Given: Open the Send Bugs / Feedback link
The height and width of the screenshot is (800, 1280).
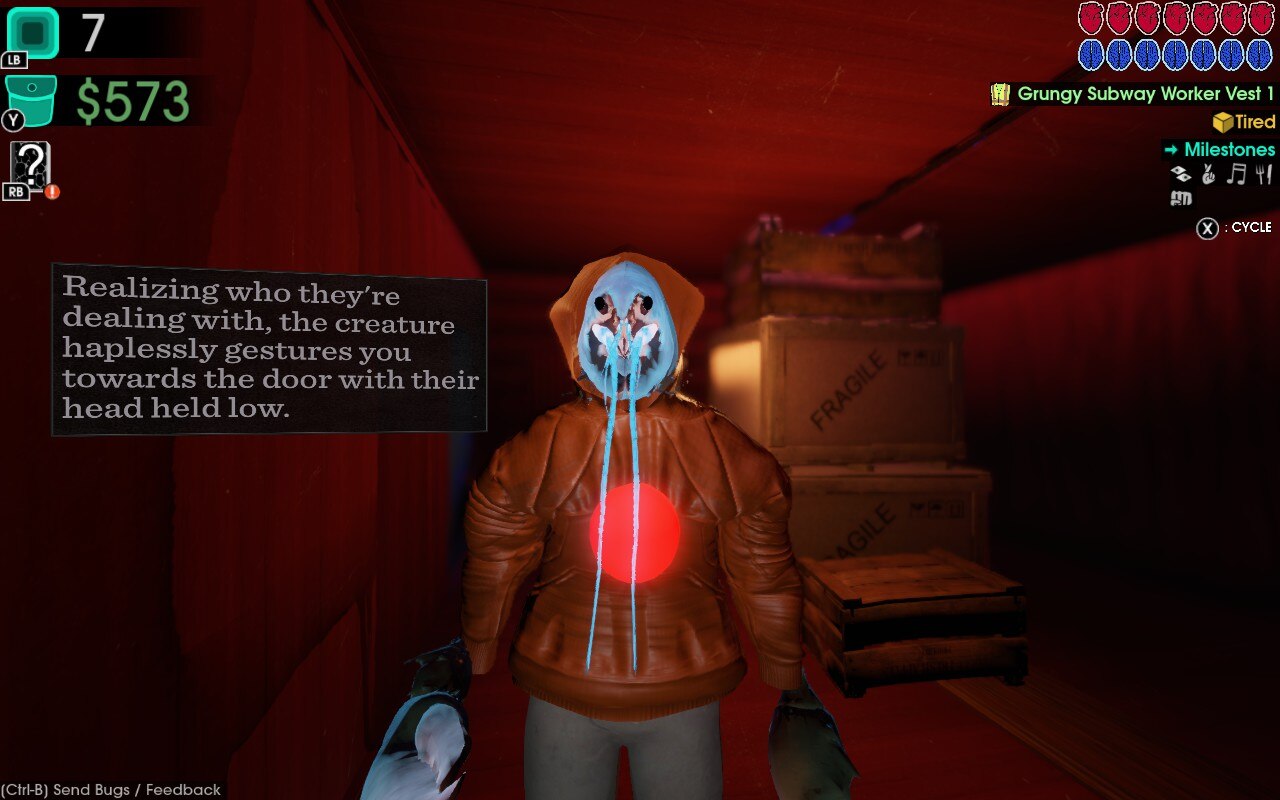Looking at the screenshot, I should coord(110,789).
